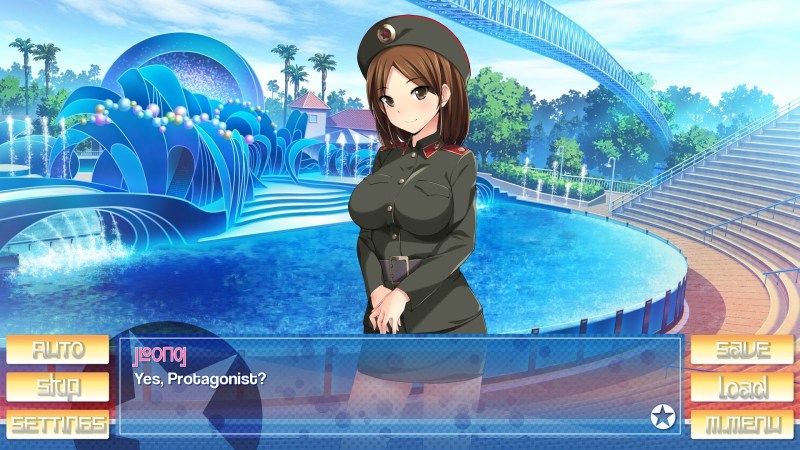Screen dimensions: 800x450
Task: Click the dialogue text box to continue
Action: [x=400, y=395]
